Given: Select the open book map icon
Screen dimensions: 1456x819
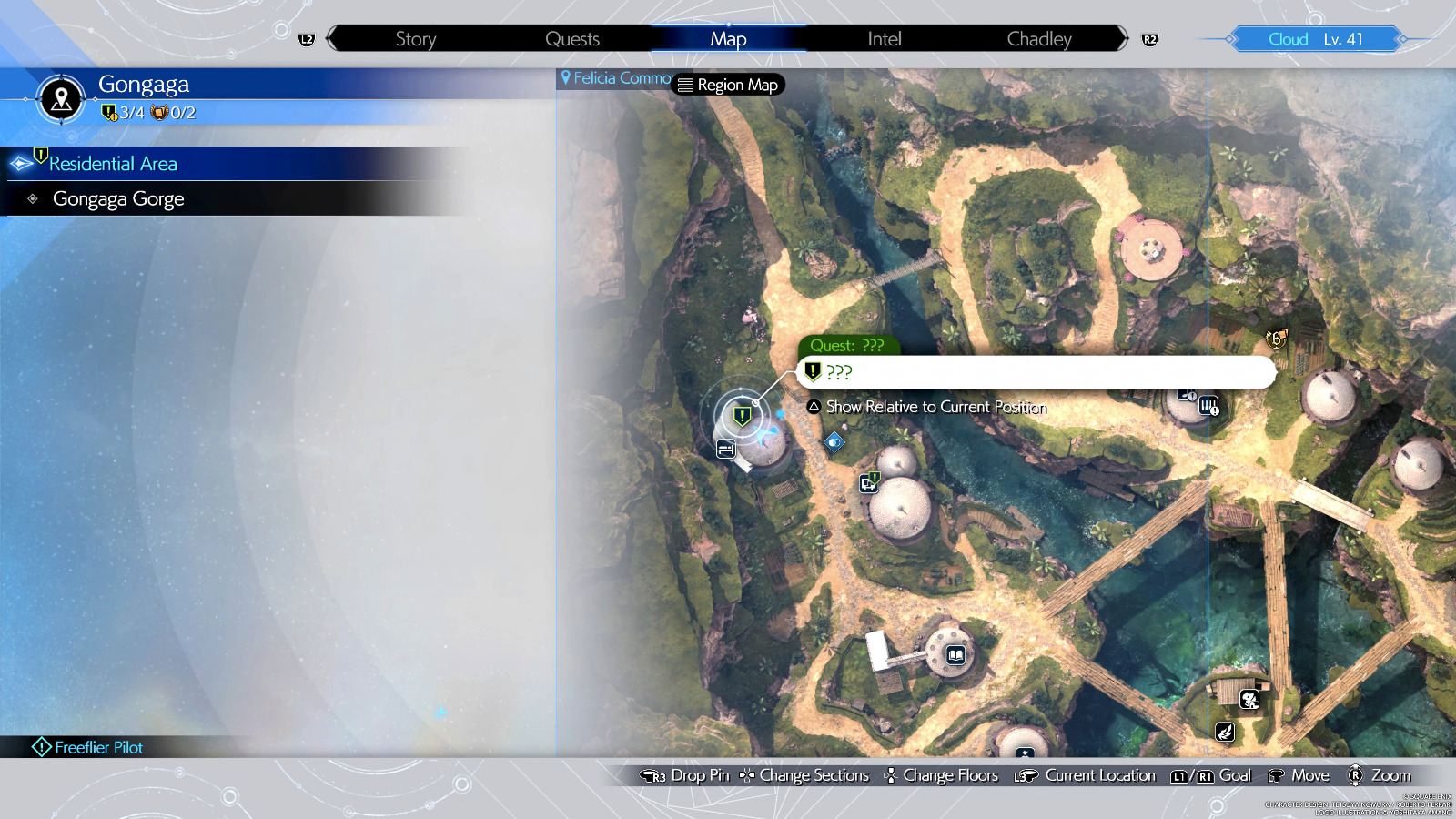Looking at the screenshot, I should coord(955,655).
